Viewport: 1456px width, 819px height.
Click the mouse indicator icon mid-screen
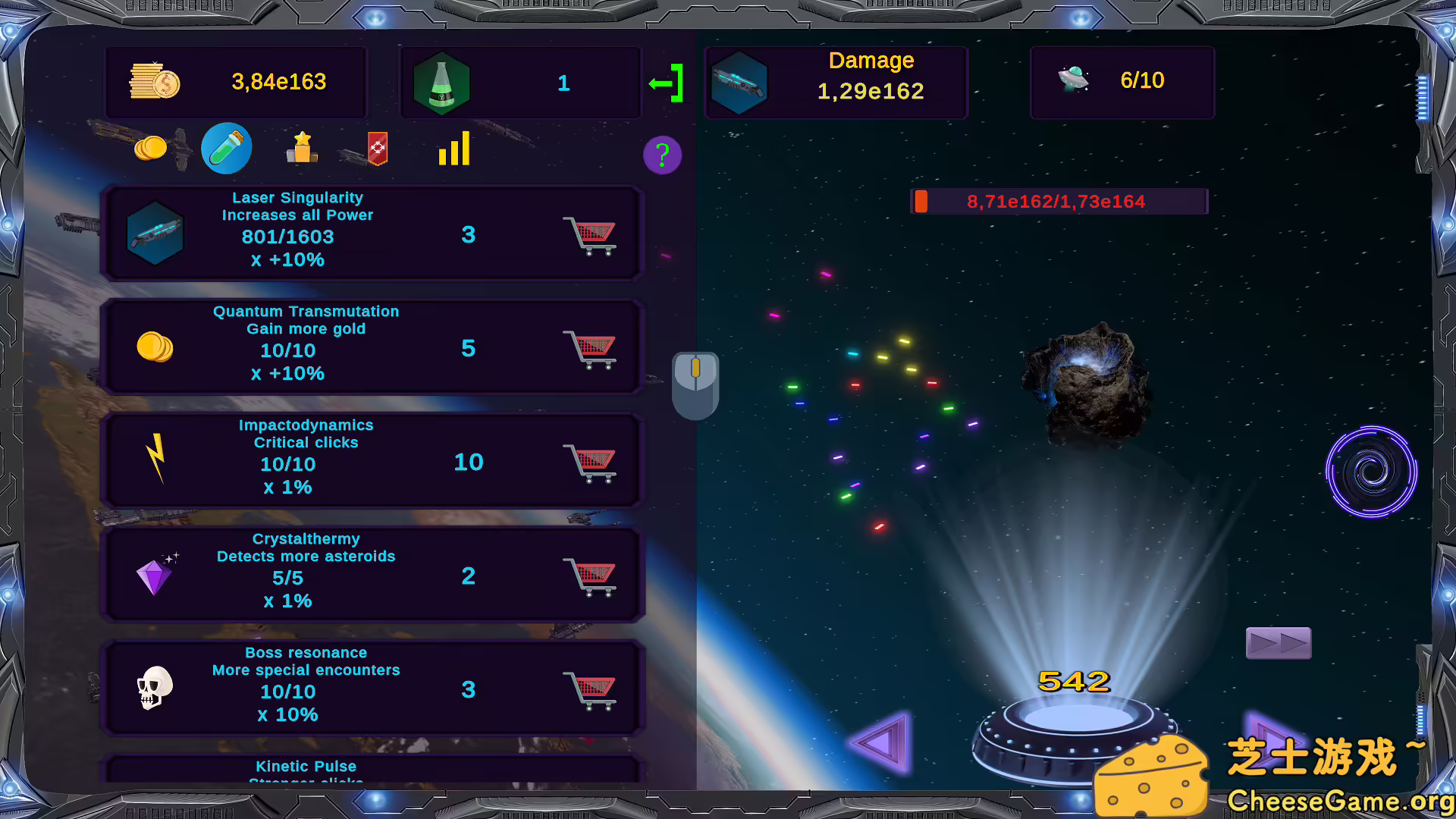click(695, 385)
